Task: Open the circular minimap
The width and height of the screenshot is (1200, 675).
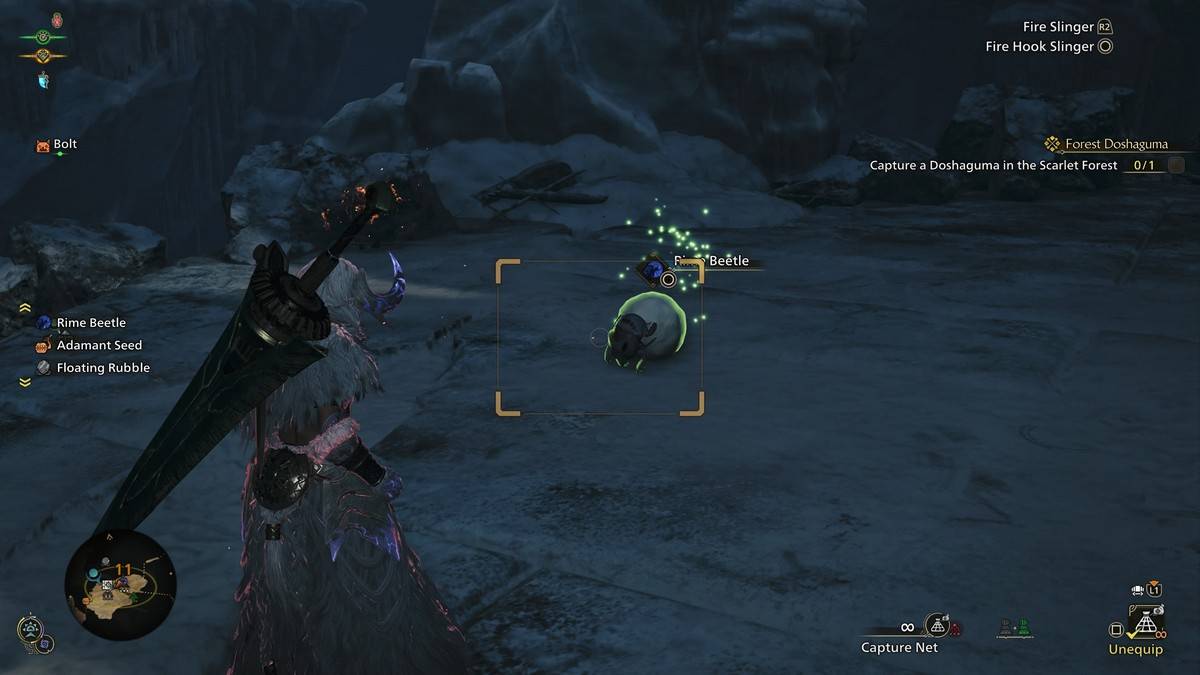Action: click(x=119, y=584)
